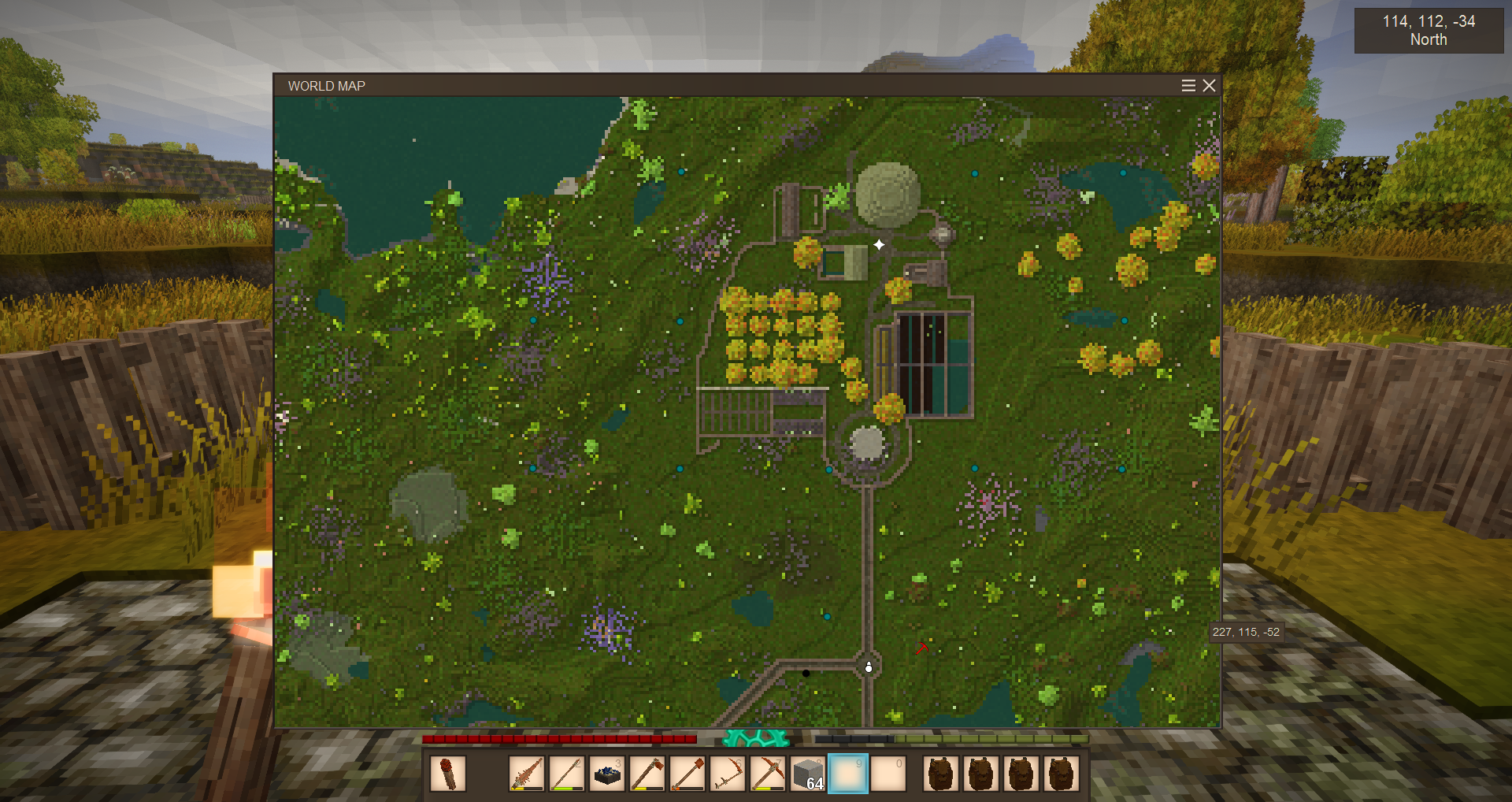
Task: Open the World Map hamburger menu
Action: [1188, 85]
